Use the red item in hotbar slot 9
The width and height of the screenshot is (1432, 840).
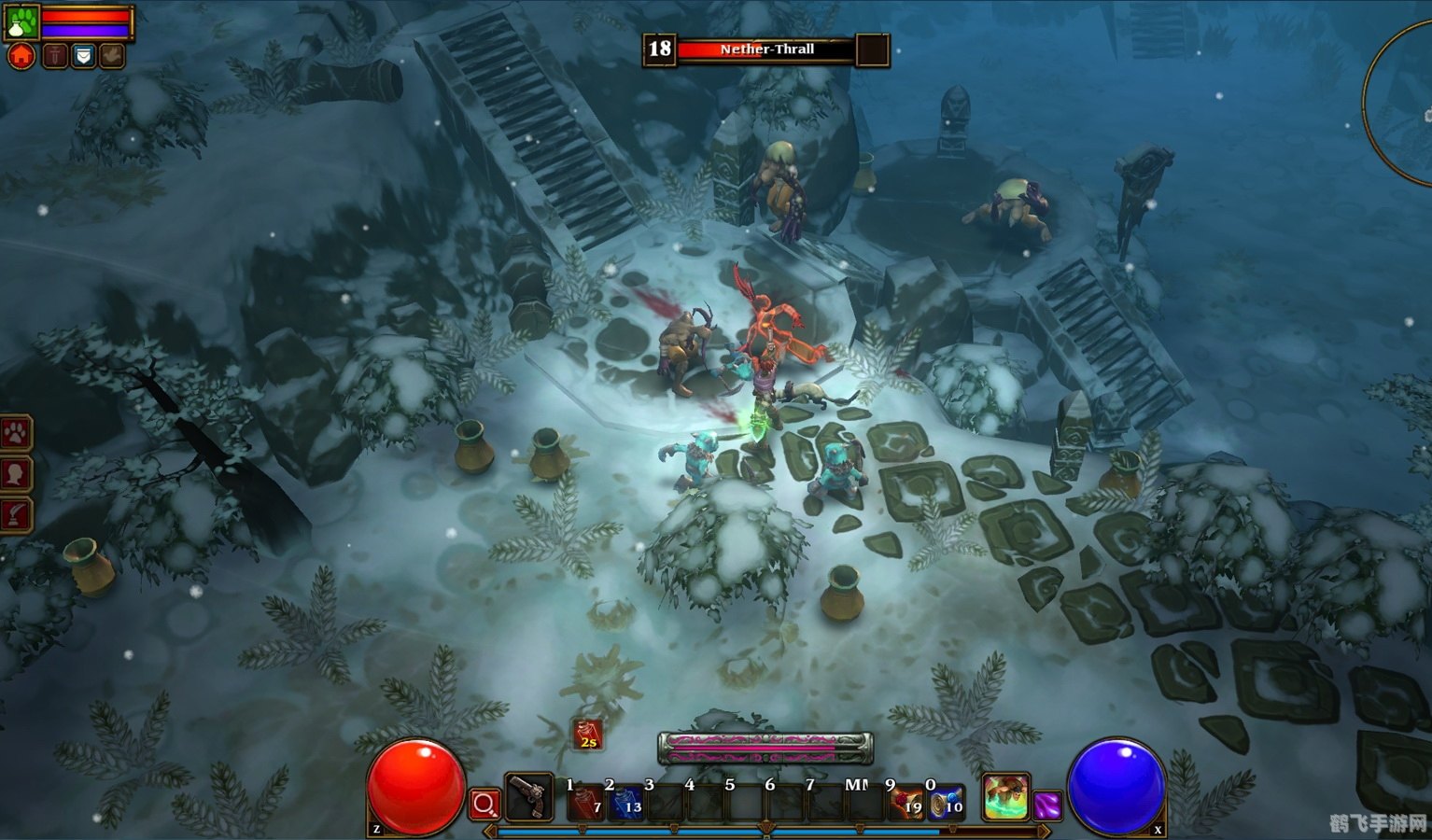(906, 803)
